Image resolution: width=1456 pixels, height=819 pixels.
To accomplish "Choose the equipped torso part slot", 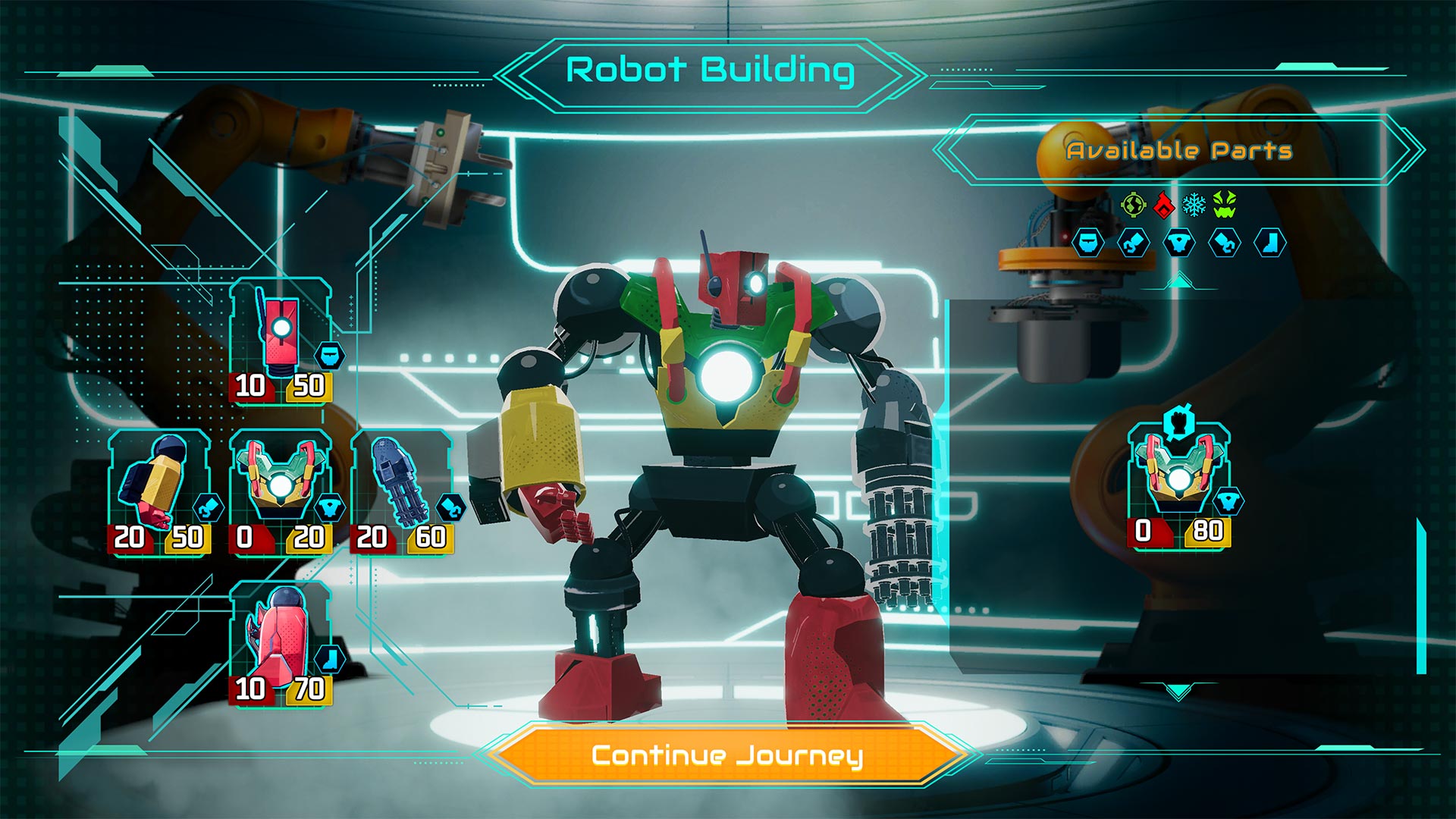I will pyautogui.click(x=281, y=491).
